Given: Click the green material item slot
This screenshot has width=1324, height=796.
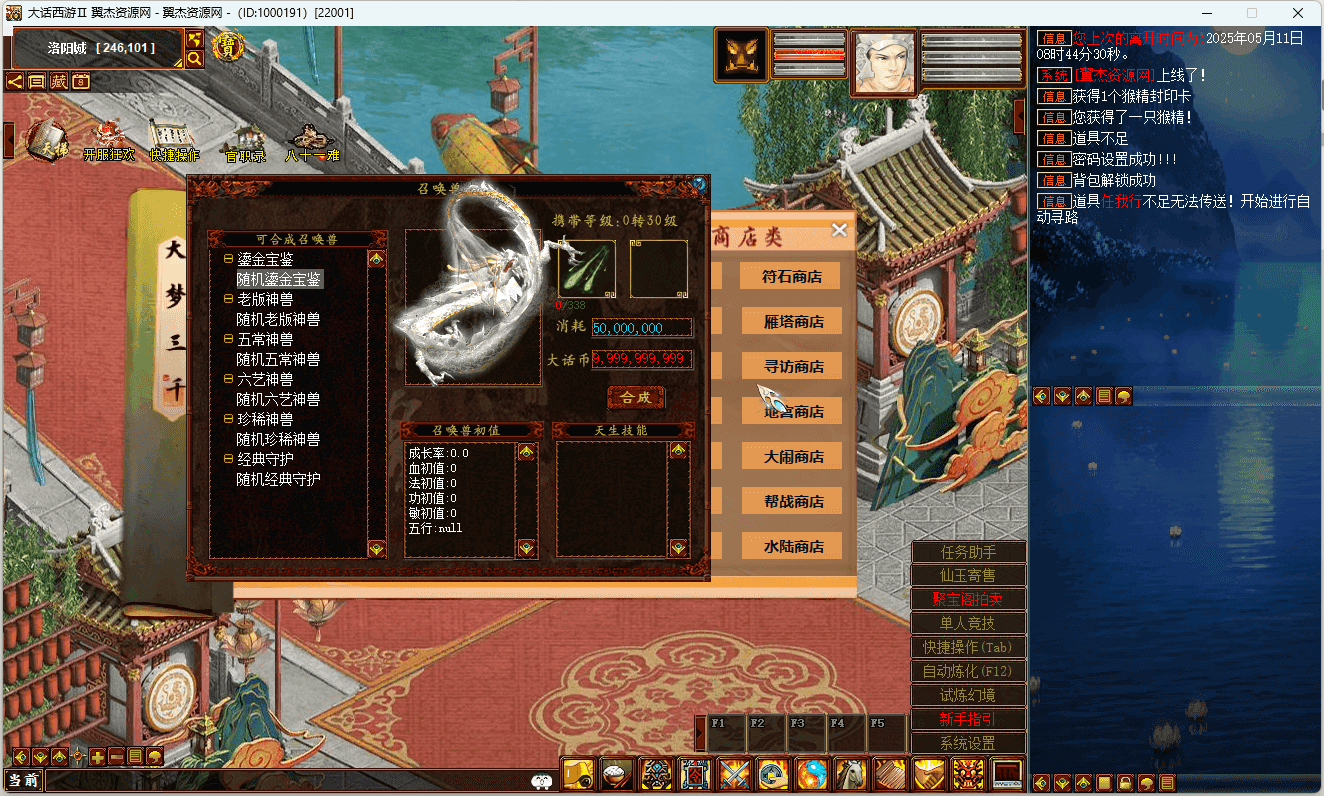Looking at the screenshot, I should pos(587,269).
